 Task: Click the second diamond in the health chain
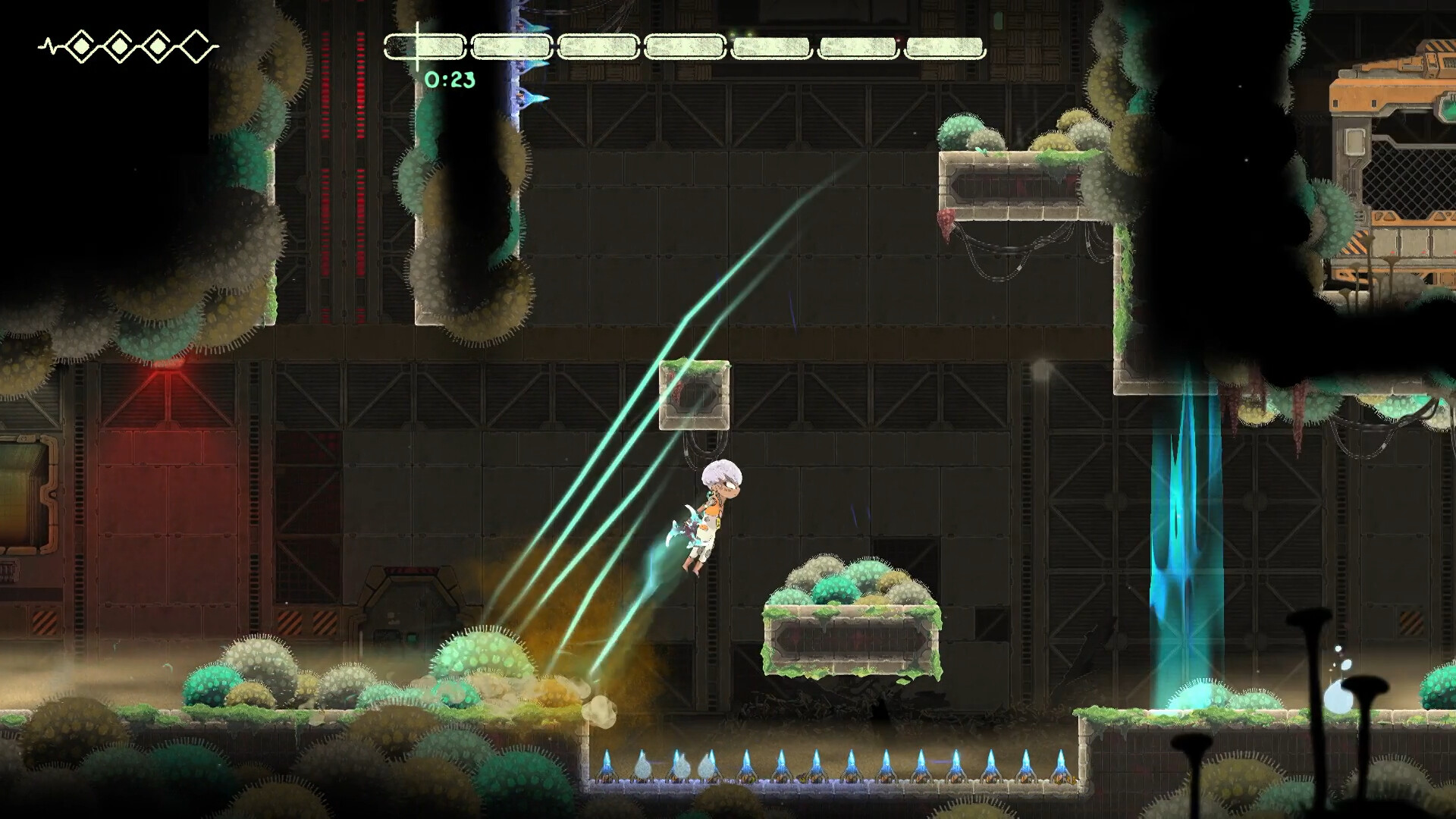coord(119,45)
